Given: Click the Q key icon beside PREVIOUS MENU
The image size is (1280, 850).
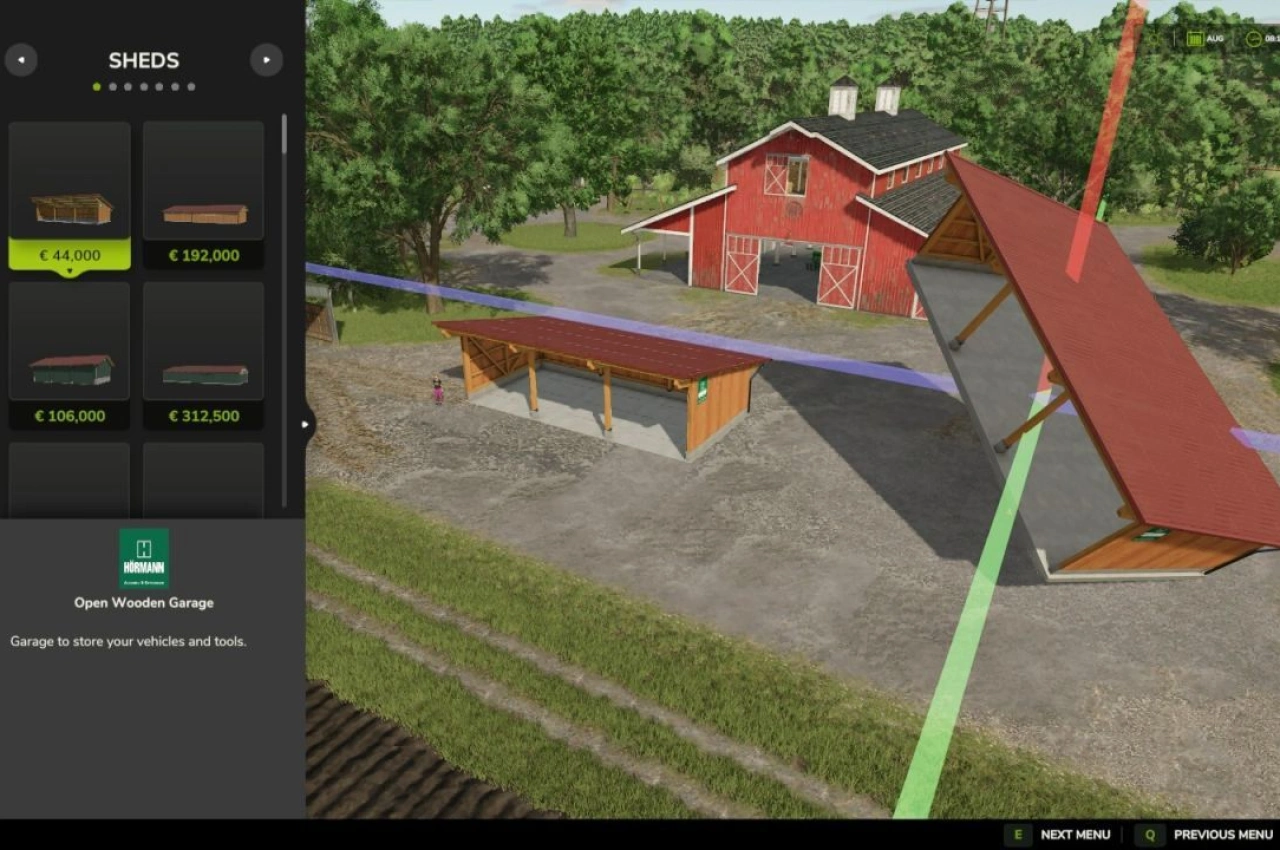Looking at the screenshot, I should (x=1149, y=834).
